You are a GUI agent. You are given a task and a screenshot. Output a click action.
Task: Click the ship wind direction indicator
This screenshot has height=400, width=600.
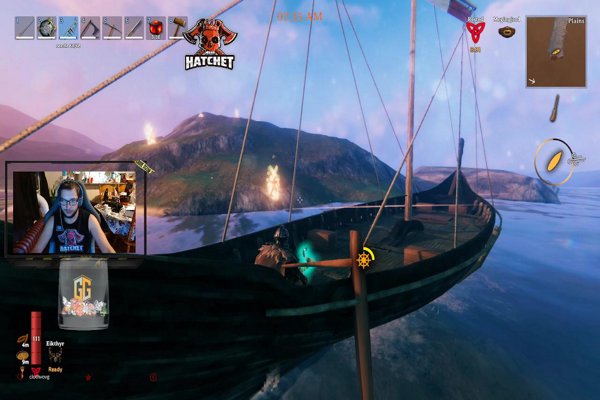554,160
